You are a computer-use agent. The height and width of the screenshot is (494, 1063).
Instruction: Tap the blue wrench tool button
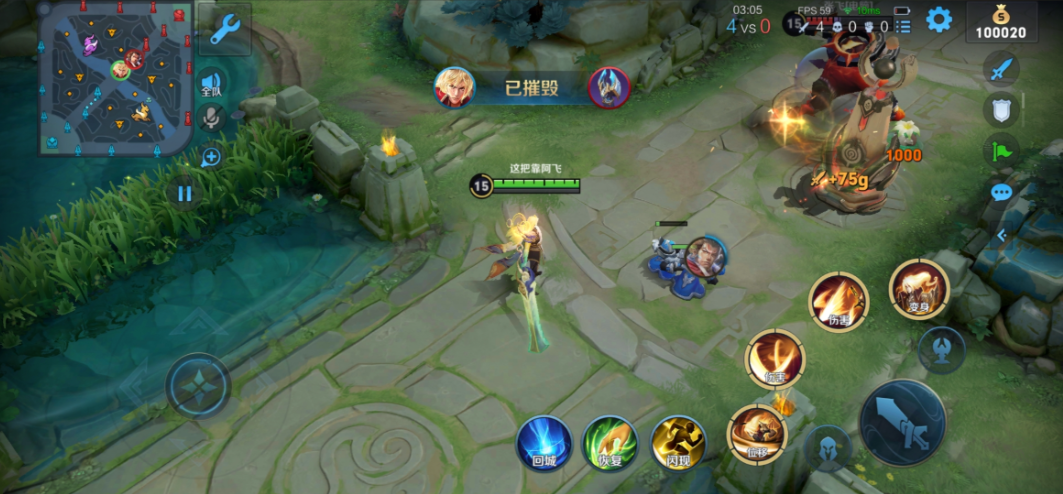click(x=223, y=29)
